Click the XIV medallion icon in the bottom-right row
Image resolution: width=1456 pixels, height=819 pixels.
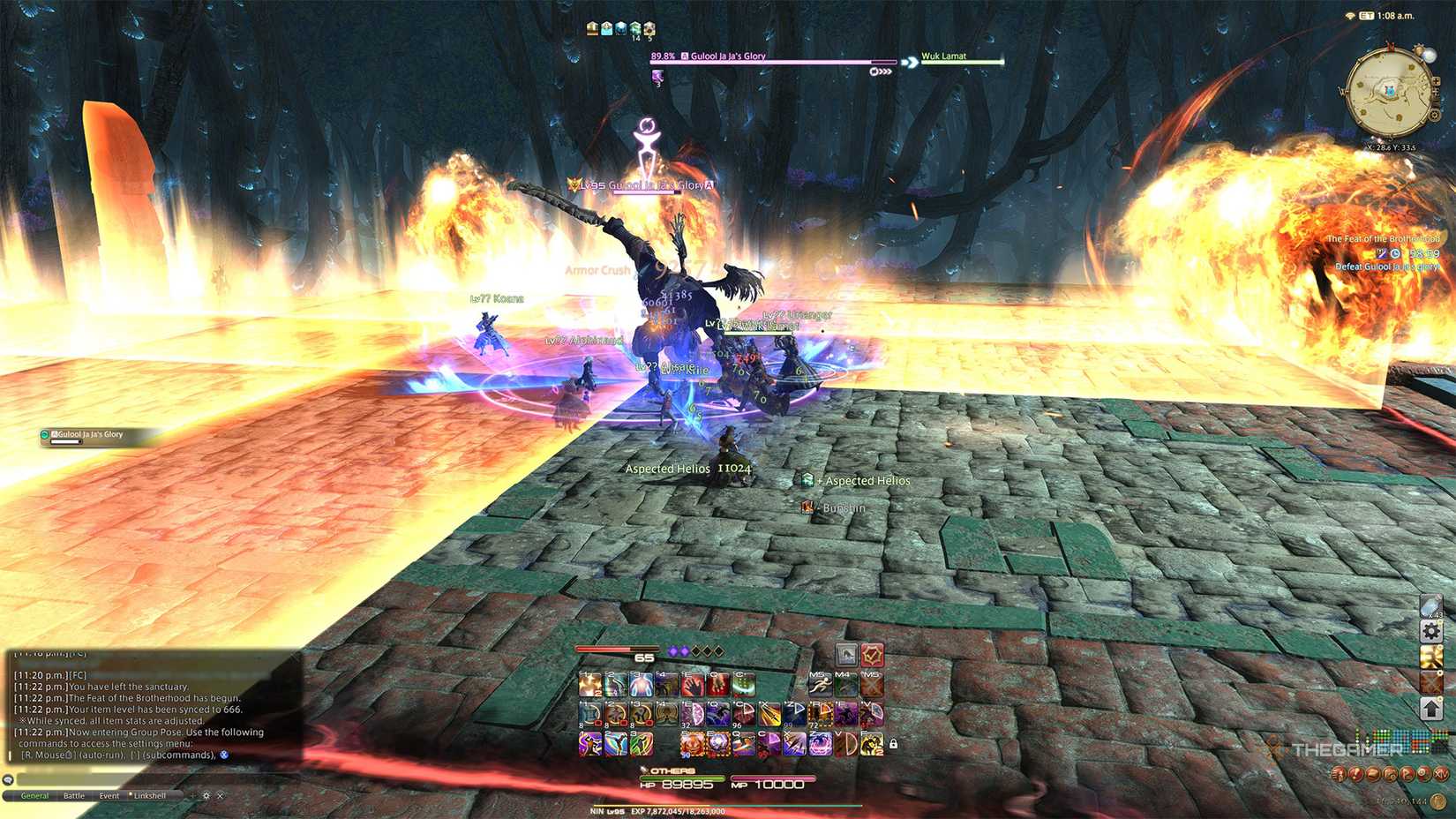pyautogui.click(x=1440, y=775)
